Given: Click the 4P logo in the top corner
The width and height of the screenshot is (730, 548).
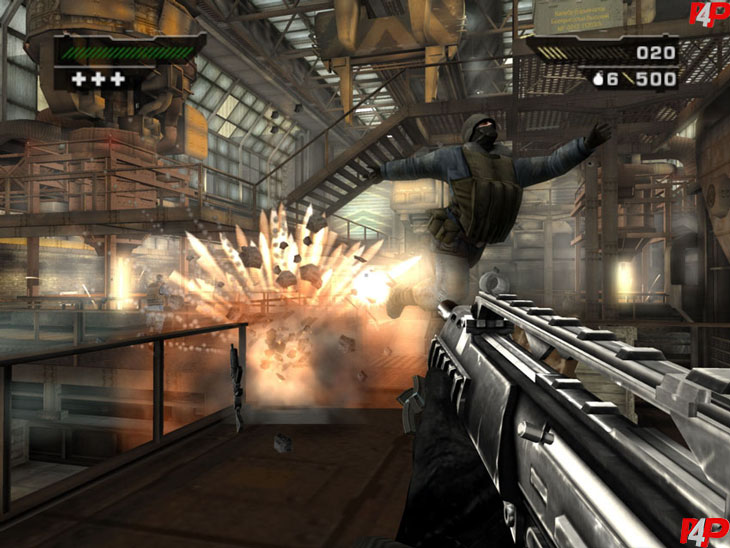Looking at the screenshot, I should tap(706, 15).
